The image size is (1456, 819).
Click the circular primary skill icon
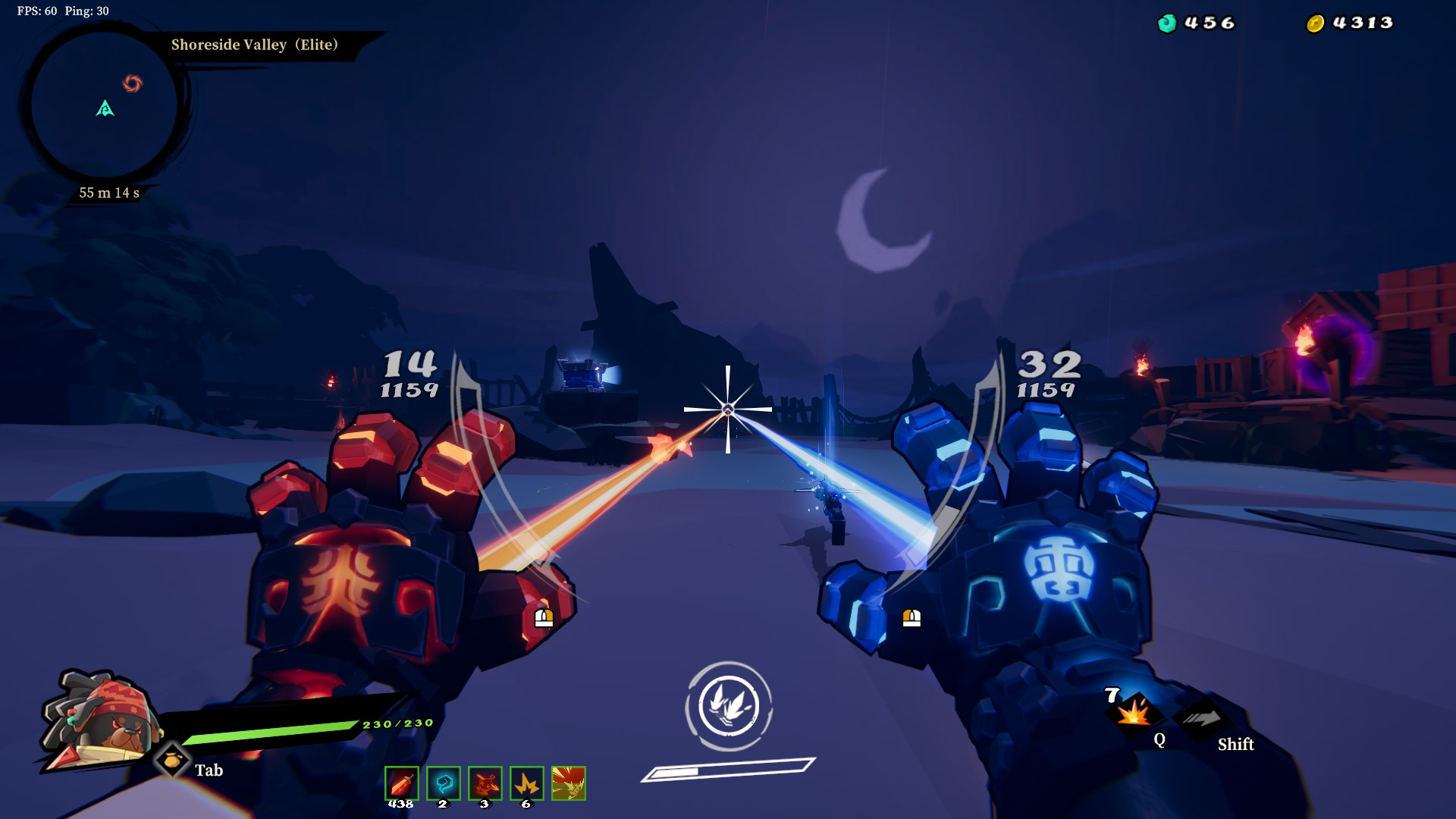[729, 706]
